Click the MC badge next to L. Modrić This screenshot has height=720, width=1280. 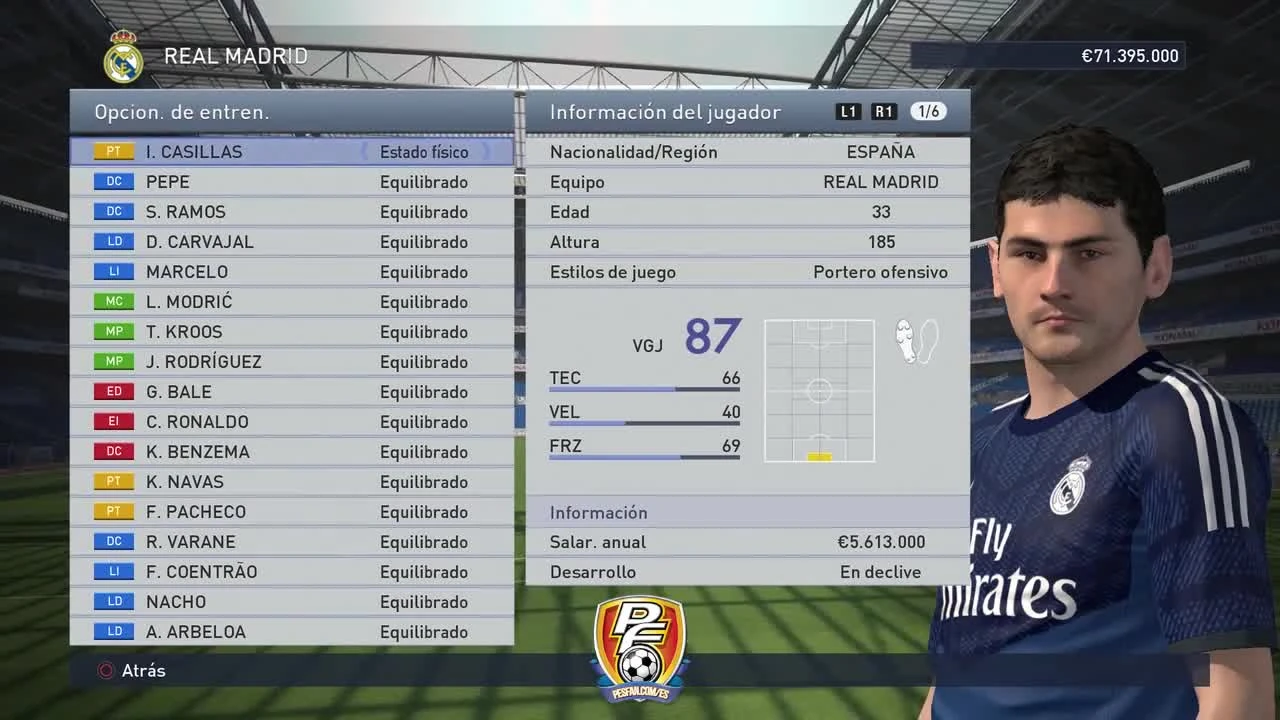(113, 301)
